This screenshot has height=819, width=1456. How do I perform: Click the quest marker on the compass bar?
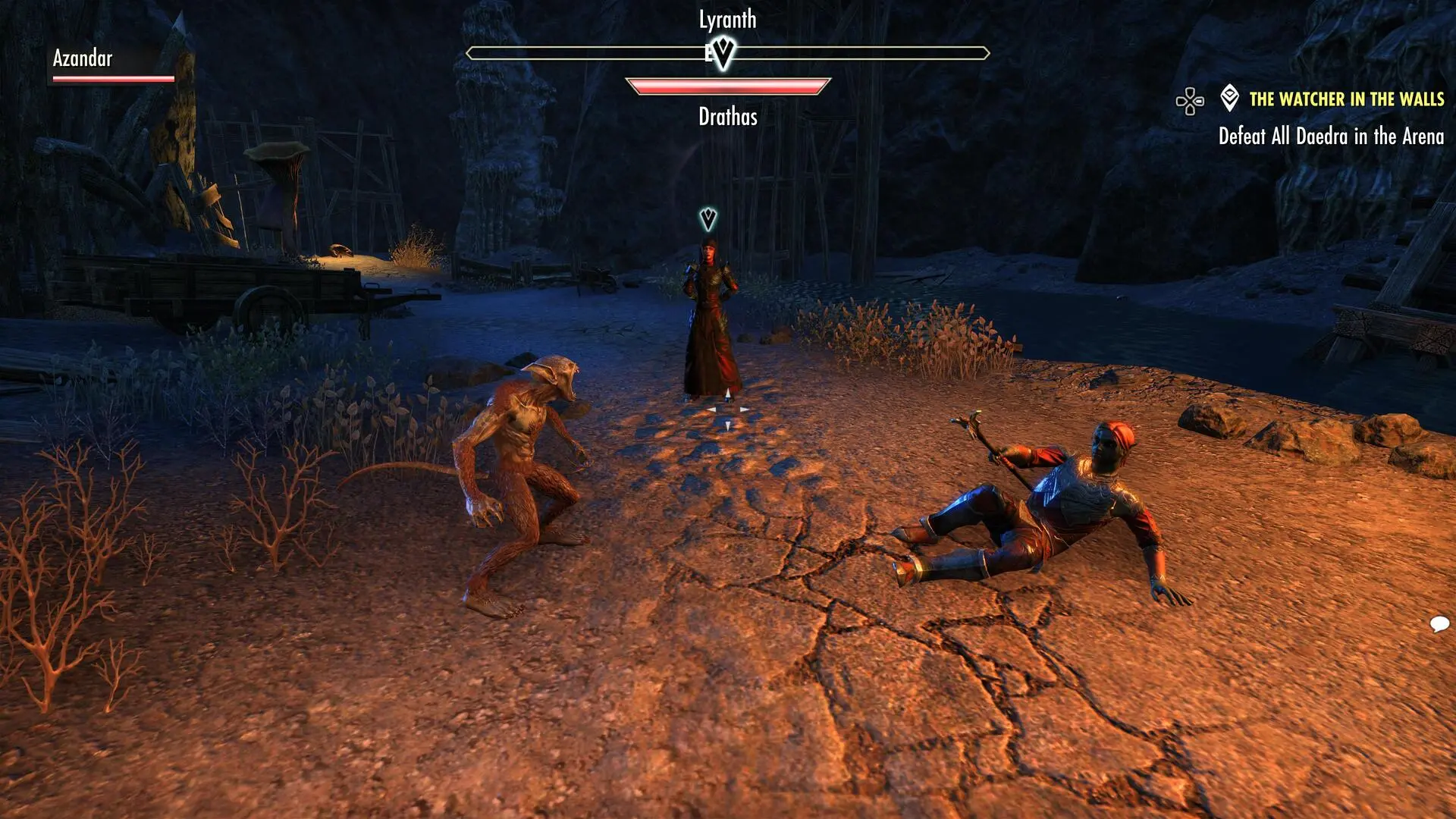click(723, 53)
